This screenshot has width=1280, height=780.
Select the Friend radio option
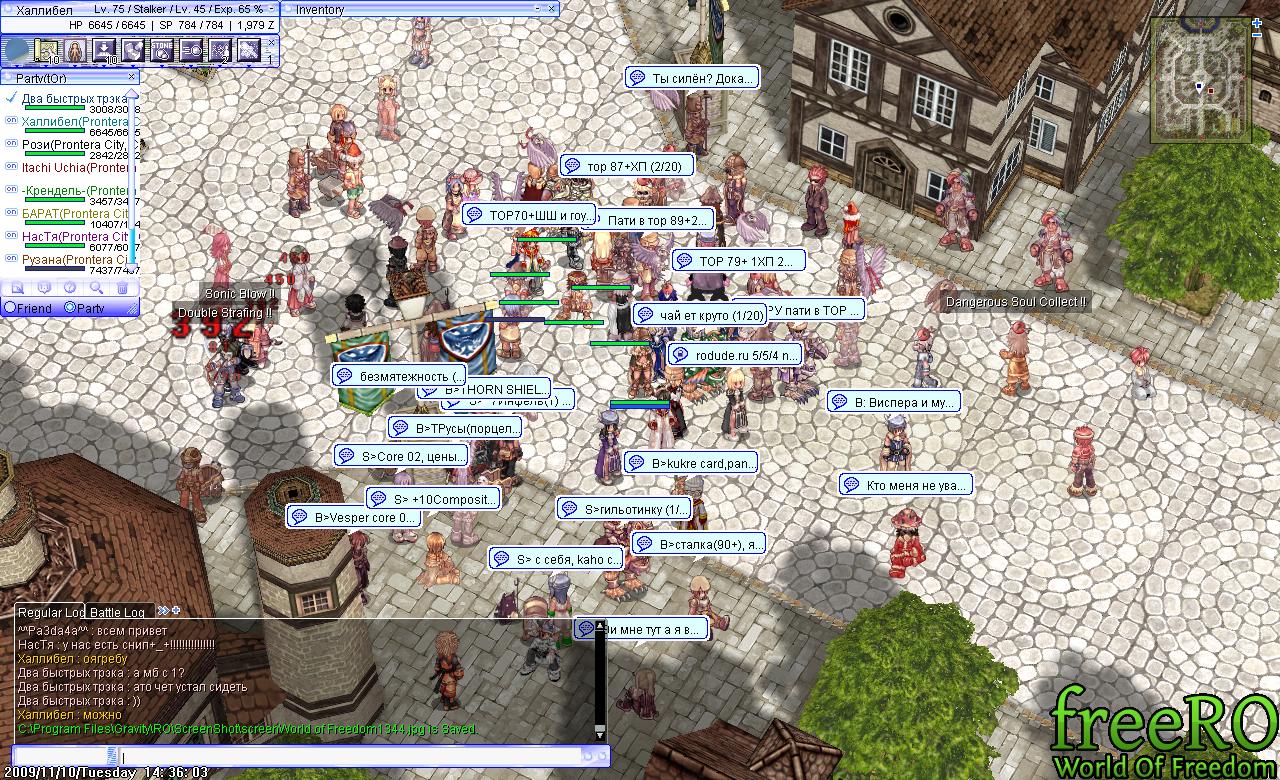[x=11, y=308]
